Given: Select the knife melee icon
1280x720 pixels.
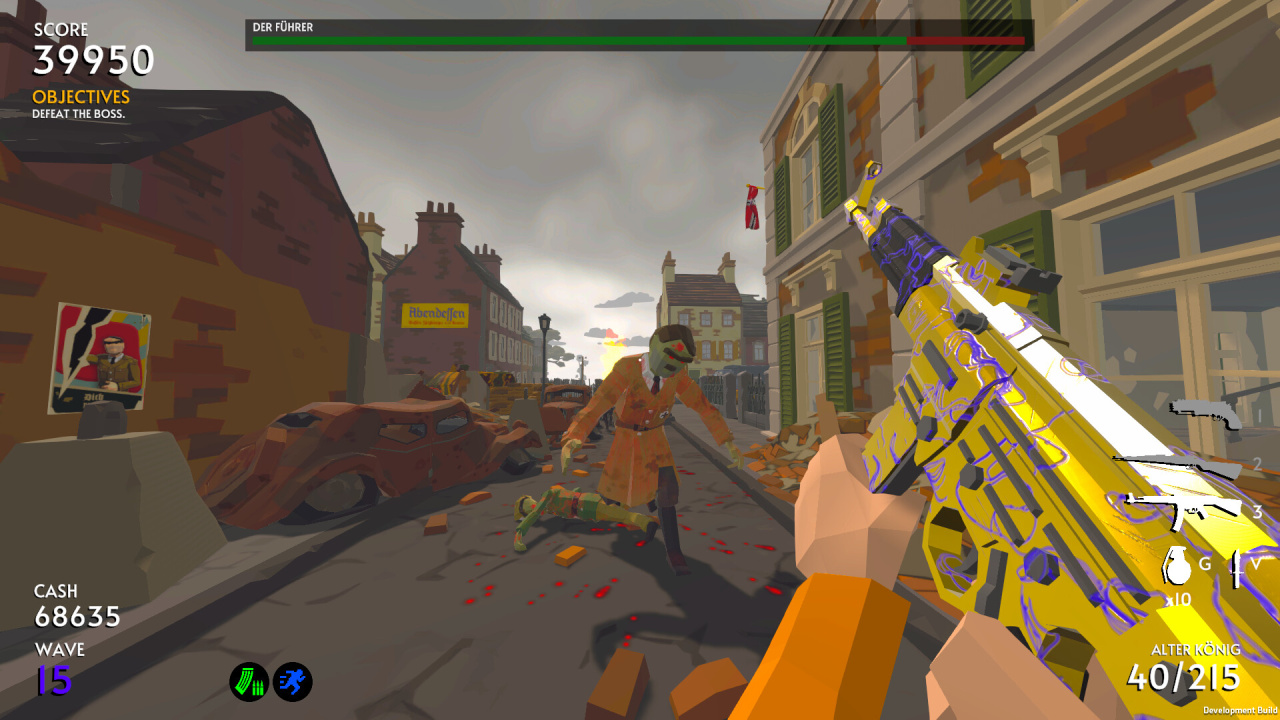Looking at the screenshot, I should coord(1237,567).
